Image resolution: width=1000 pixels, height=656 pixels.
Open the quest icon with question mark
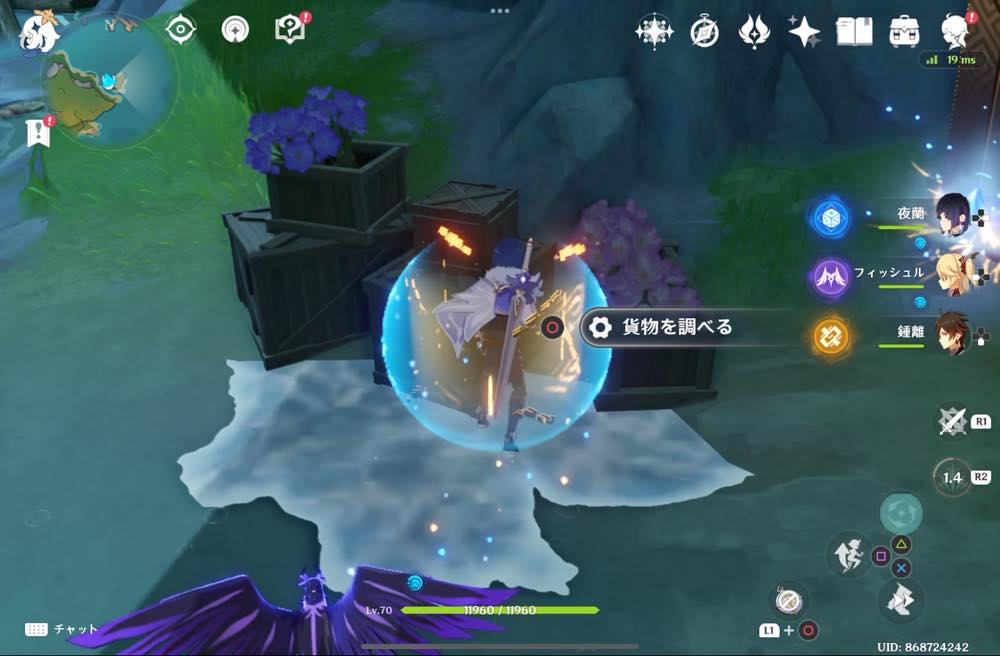290,29
